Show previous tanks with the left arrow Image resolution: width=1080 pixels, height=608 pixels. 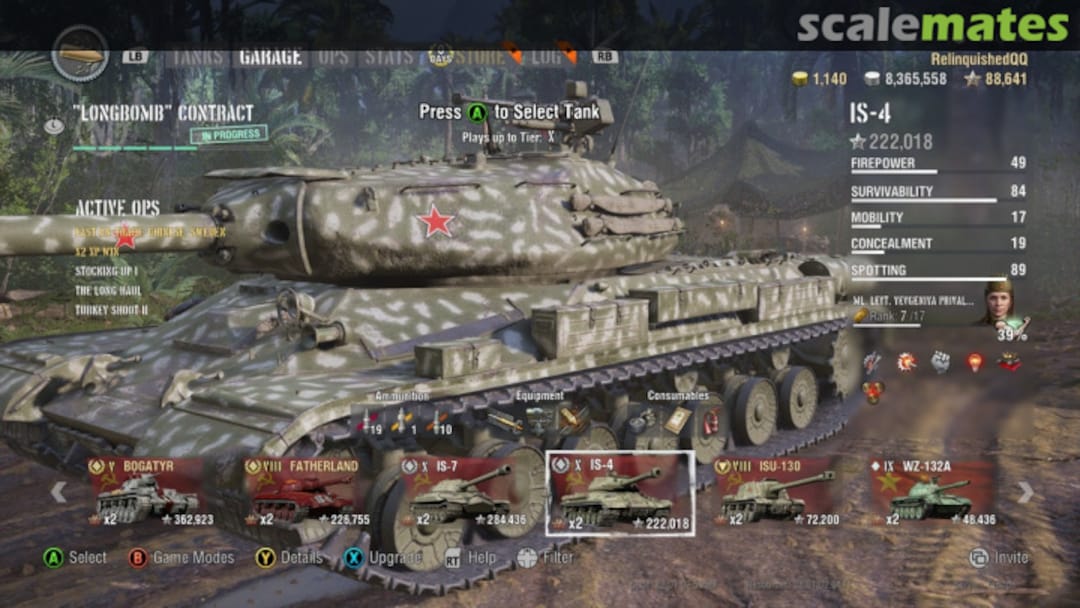pyautogui.click(x=59, y=492)
